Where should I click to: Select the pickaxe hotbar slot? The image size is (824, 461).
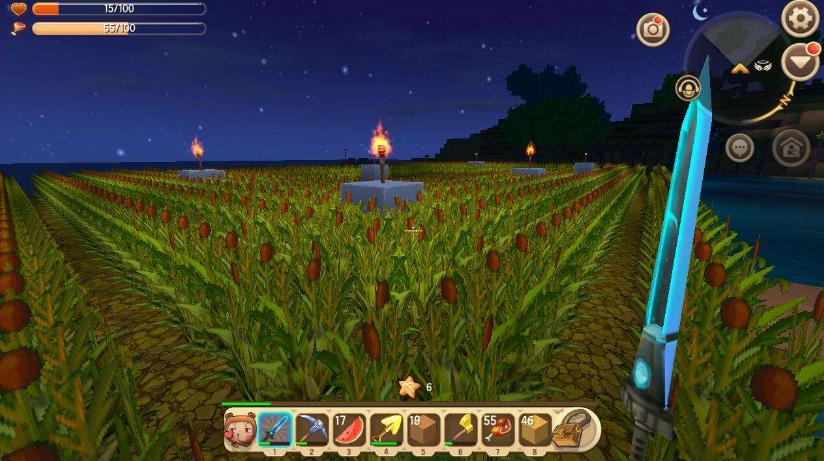pyautogui.click(x=312, y=430)
